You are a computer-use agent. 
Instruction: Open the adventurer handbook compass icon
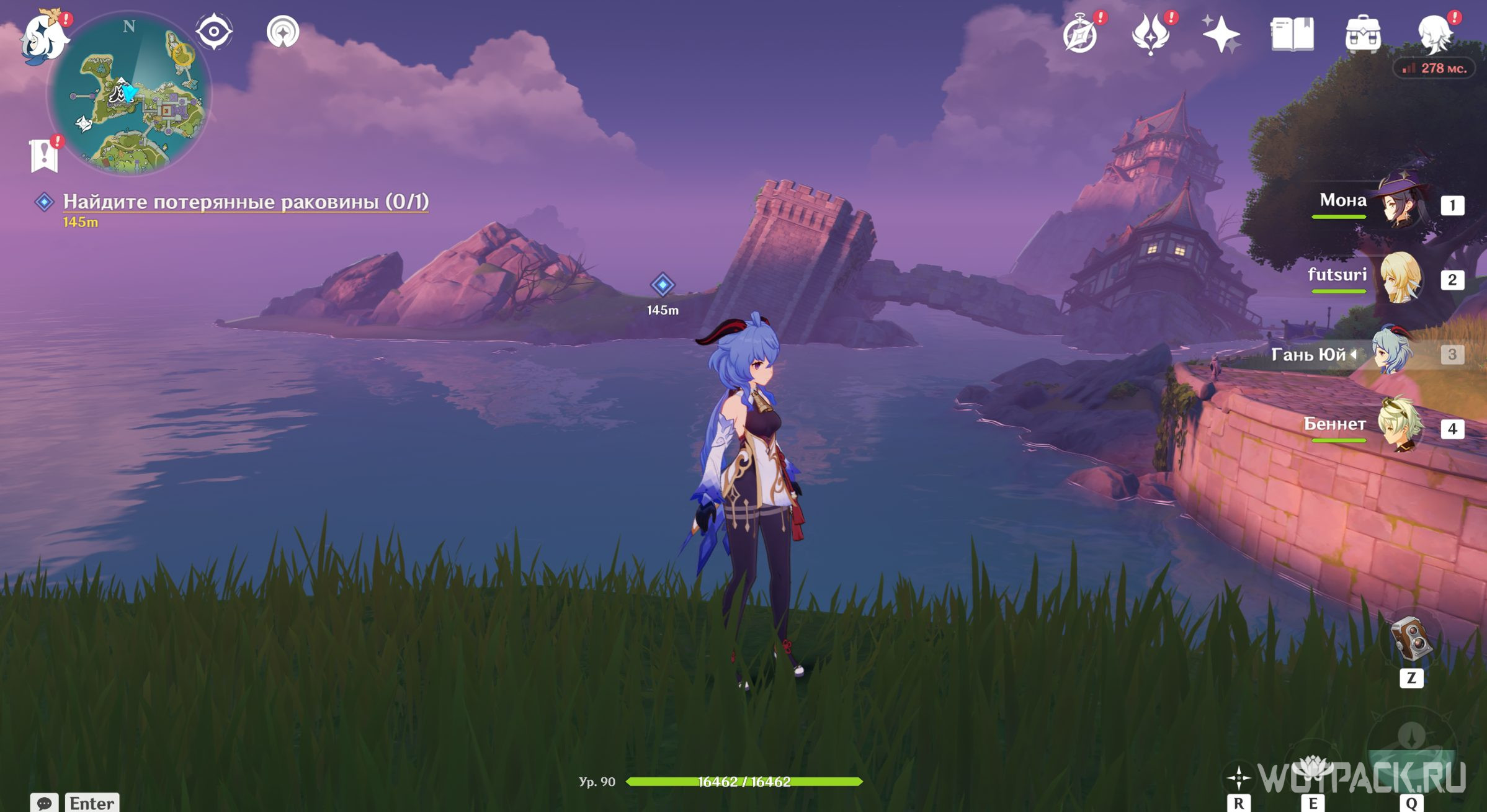point(1080,34)
